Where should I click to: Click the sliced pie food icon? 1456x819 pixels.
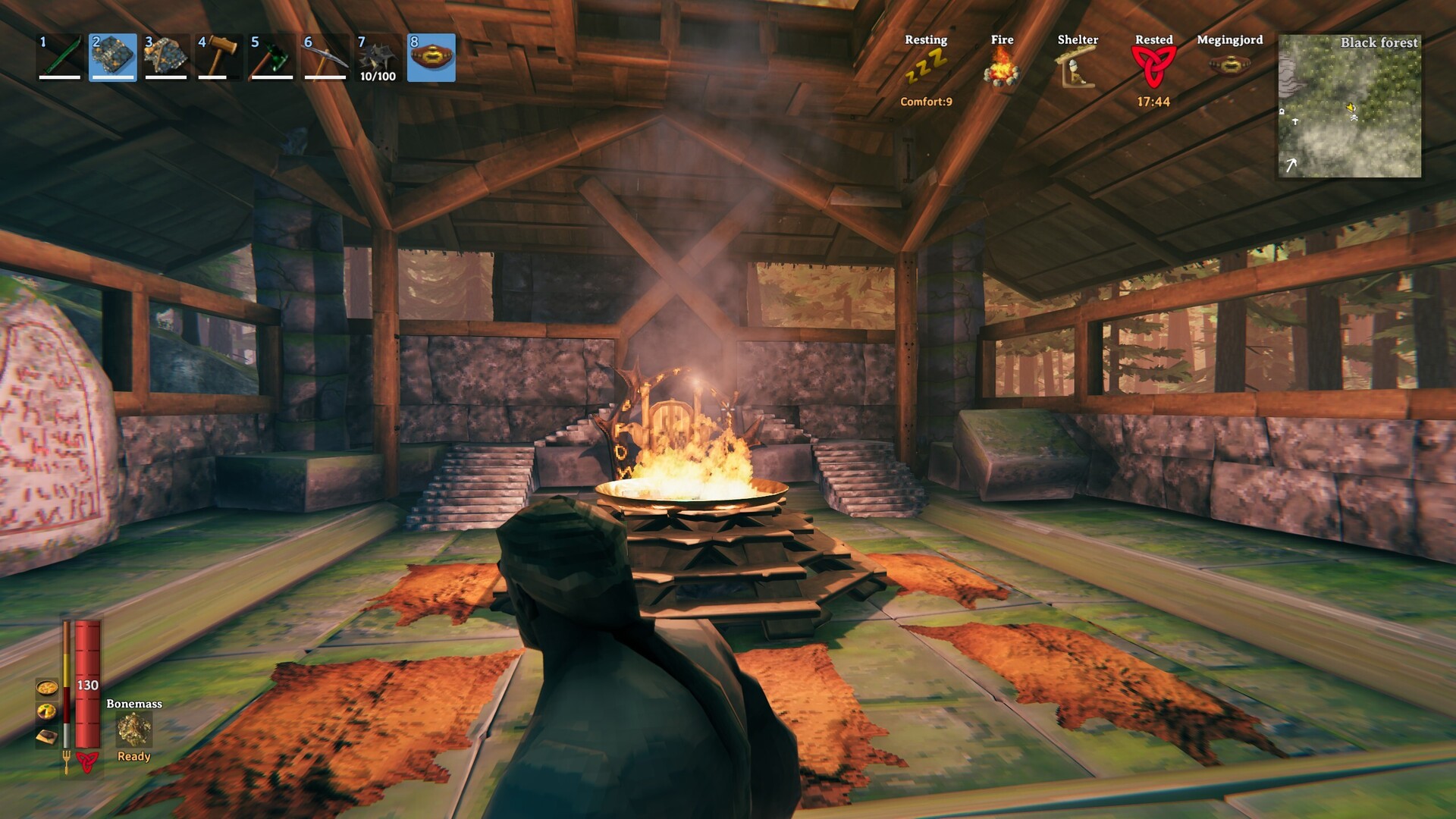tap(47, 711)
